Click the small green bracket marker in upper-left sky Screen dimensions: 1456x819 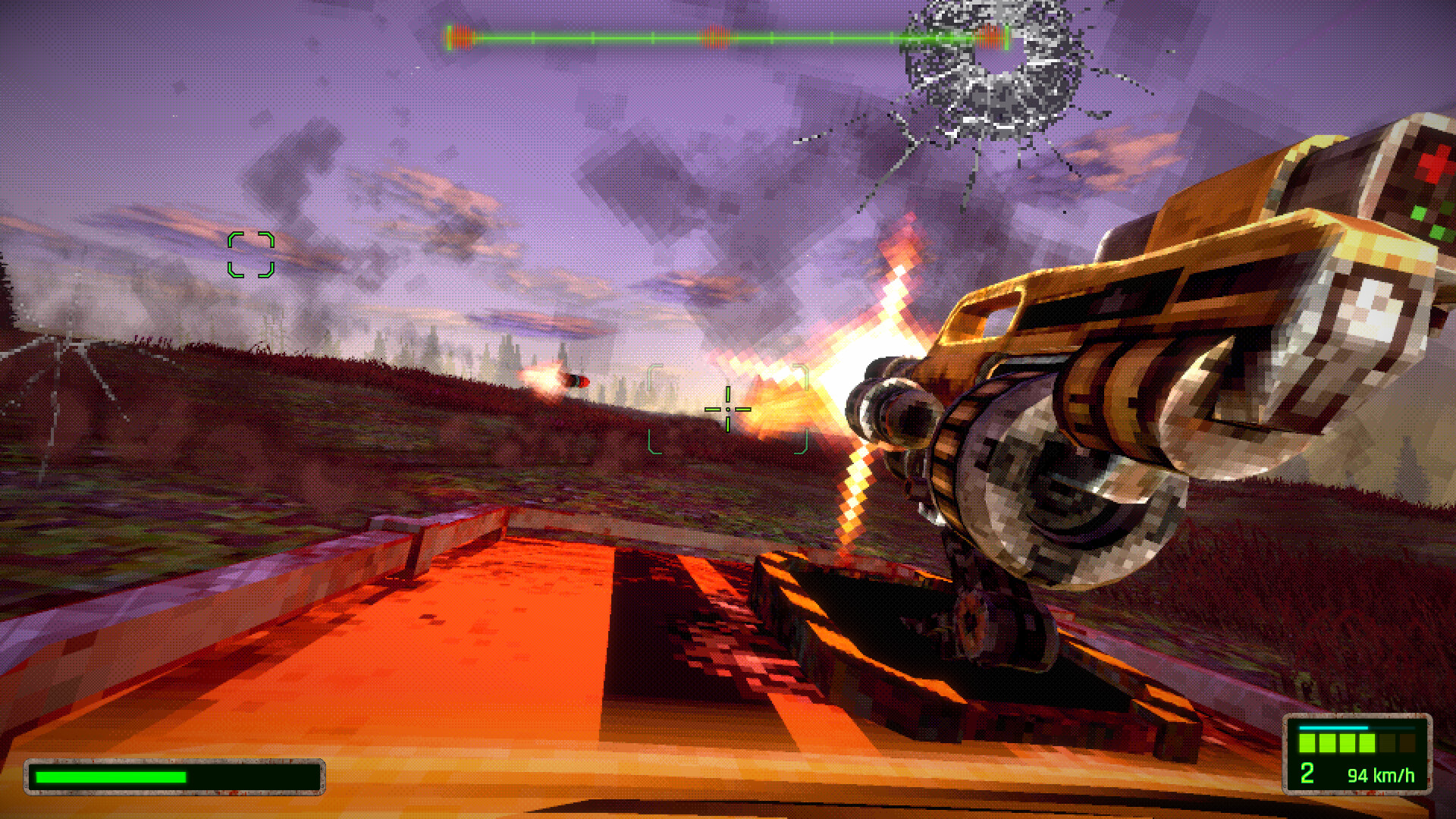tap(251, 254)
